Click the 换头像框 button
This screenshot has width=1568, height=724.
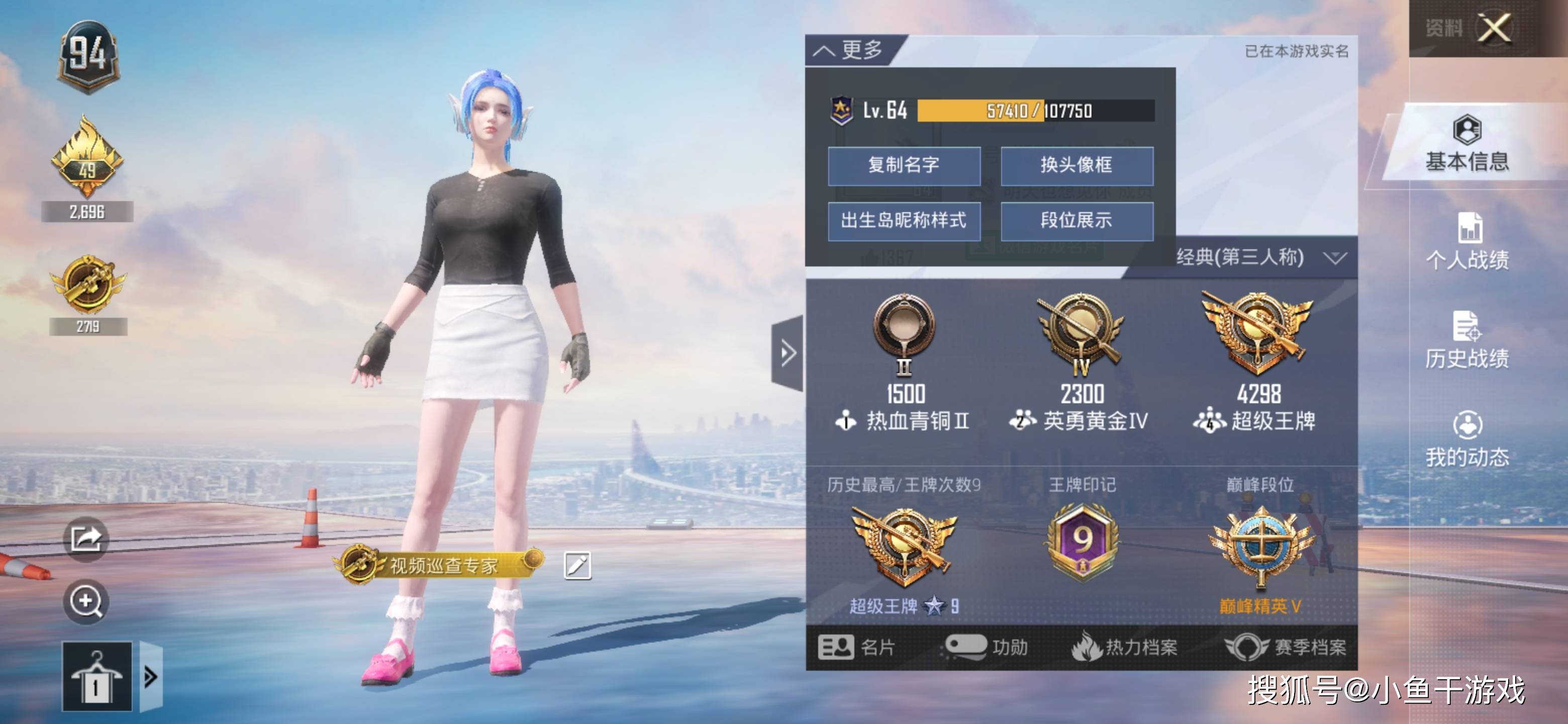(x=1075, y=165)
